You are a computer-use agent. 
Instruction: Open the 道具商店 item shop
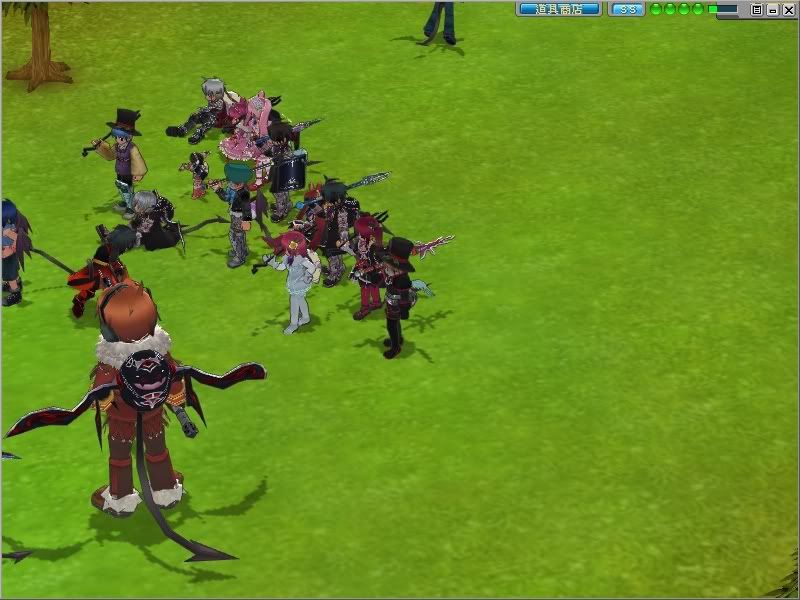click(558, 9)
